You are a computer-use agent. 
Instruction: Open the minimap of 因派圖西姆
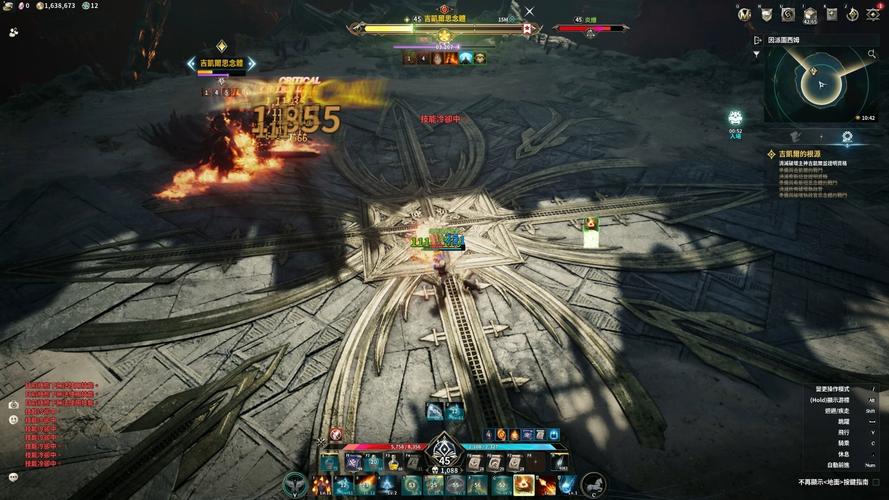821,85
